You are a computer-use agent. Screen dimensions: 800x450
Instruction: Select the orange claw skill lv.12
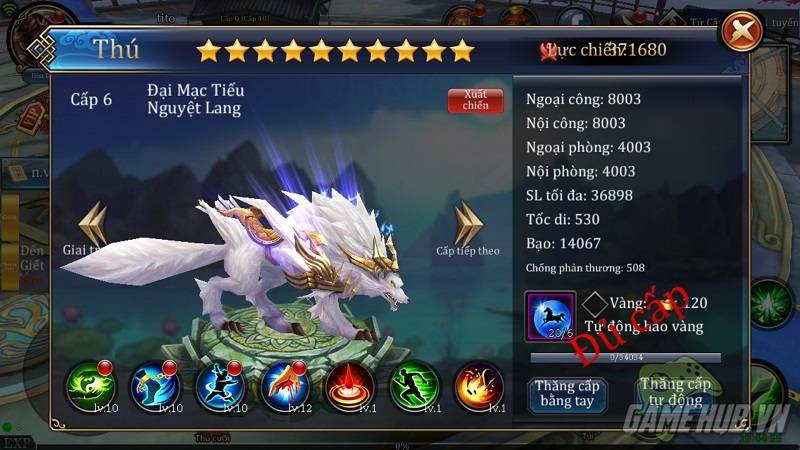click(x=285, y=387)
